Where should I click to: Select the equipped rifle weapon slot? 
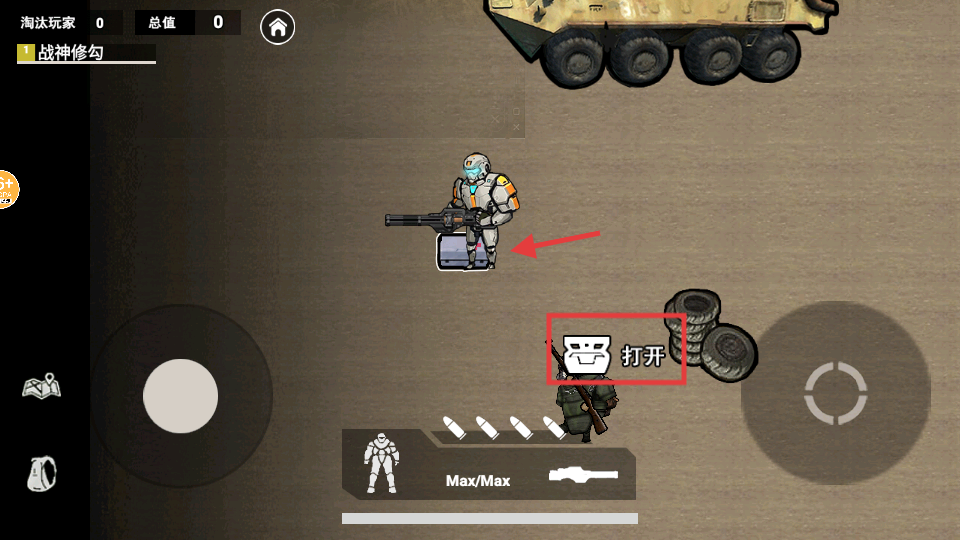point(584,475)
